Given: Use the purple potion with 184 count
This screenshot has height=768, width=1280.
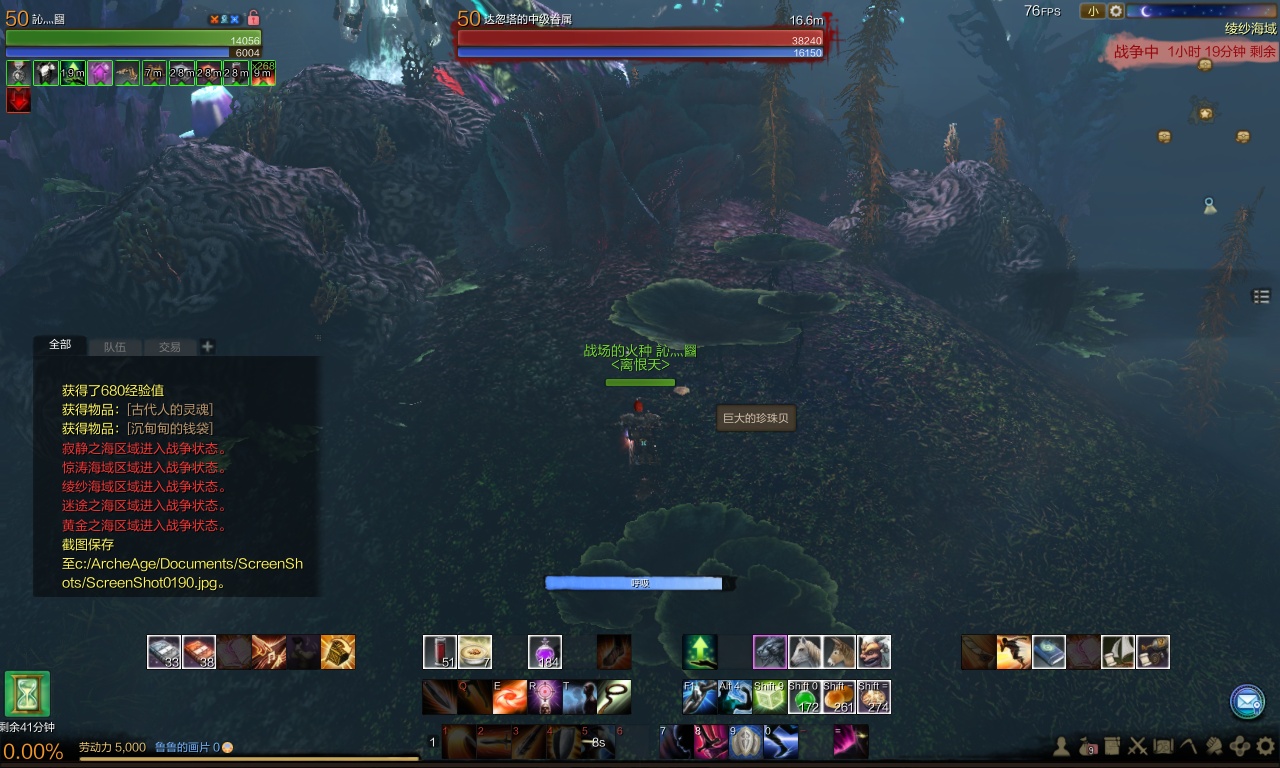Looking at the screenshot, I should [545, 652].
